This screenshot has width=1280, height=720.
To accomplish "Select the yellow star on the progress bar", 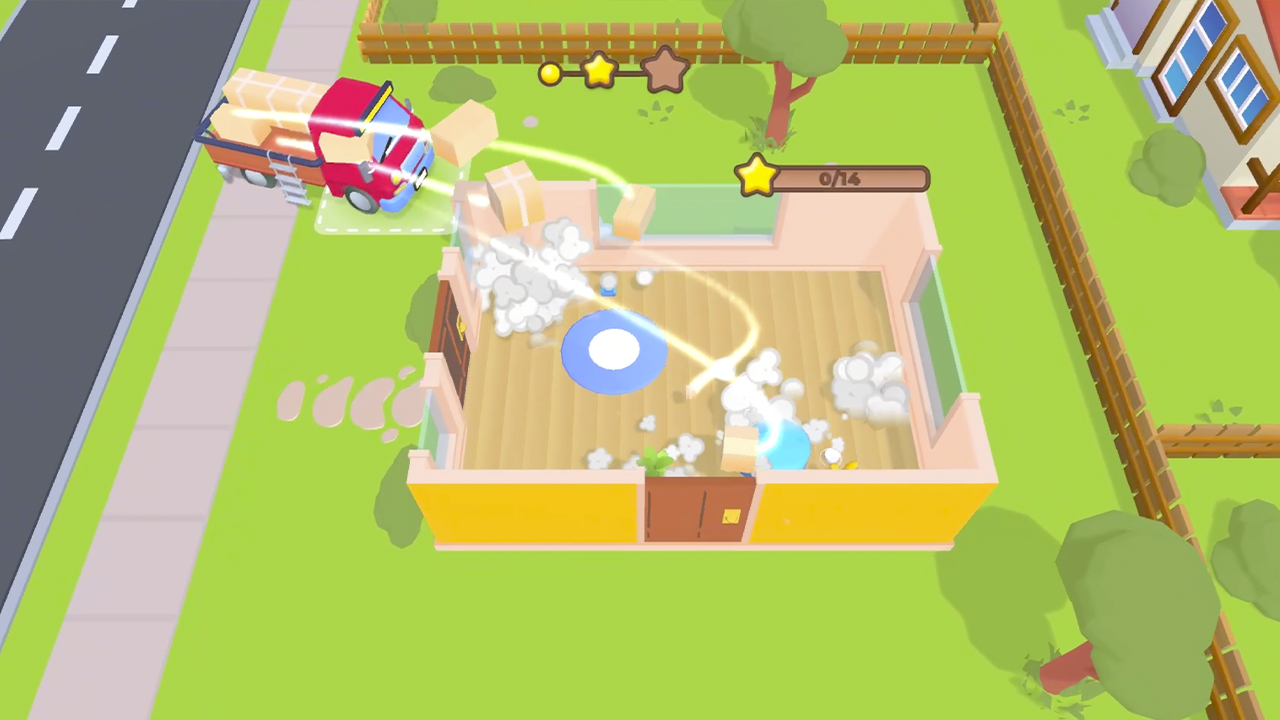I will point(757,177).
